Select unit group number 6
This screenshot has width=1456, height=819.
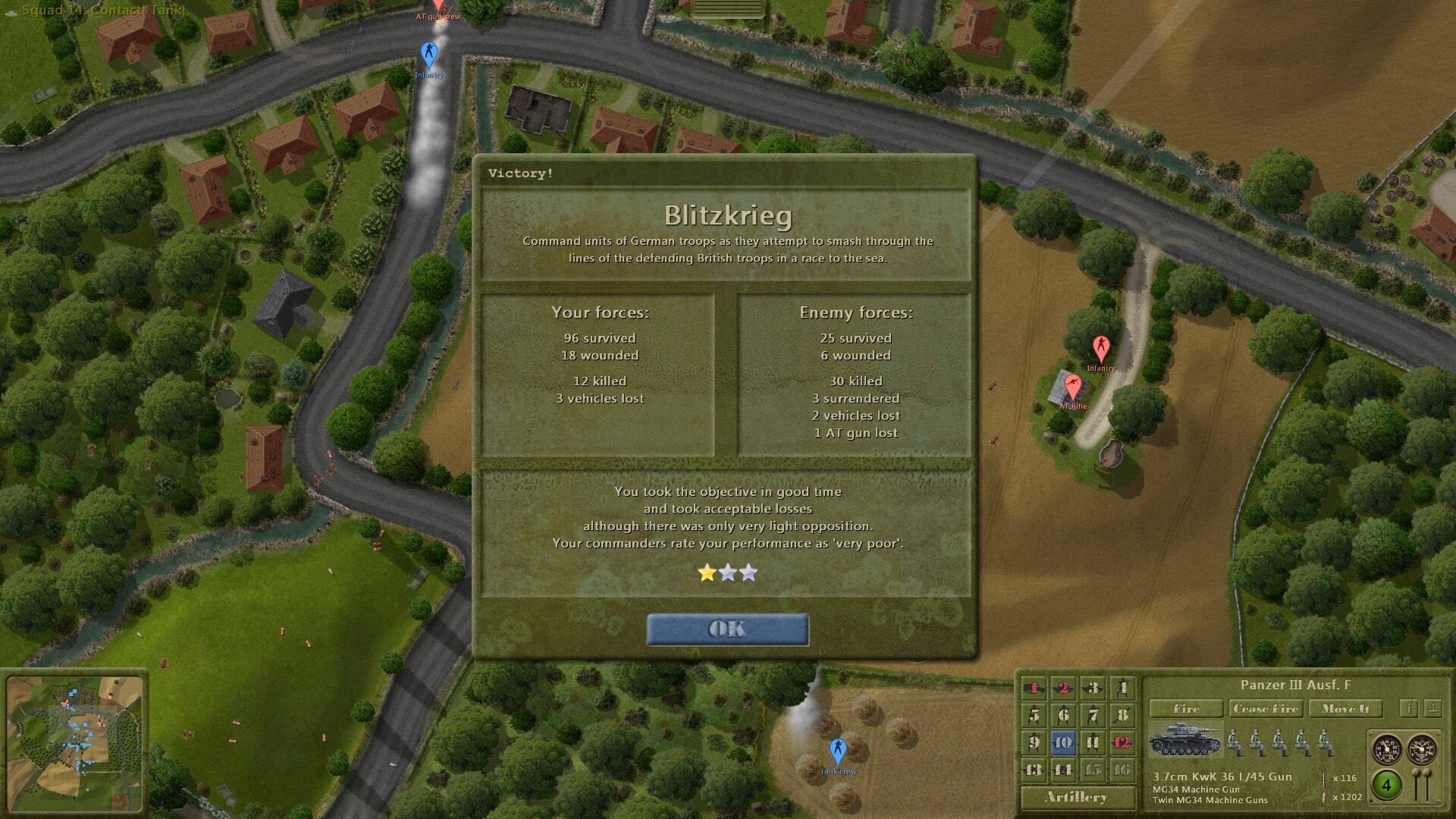click(x=1063, y=715)
